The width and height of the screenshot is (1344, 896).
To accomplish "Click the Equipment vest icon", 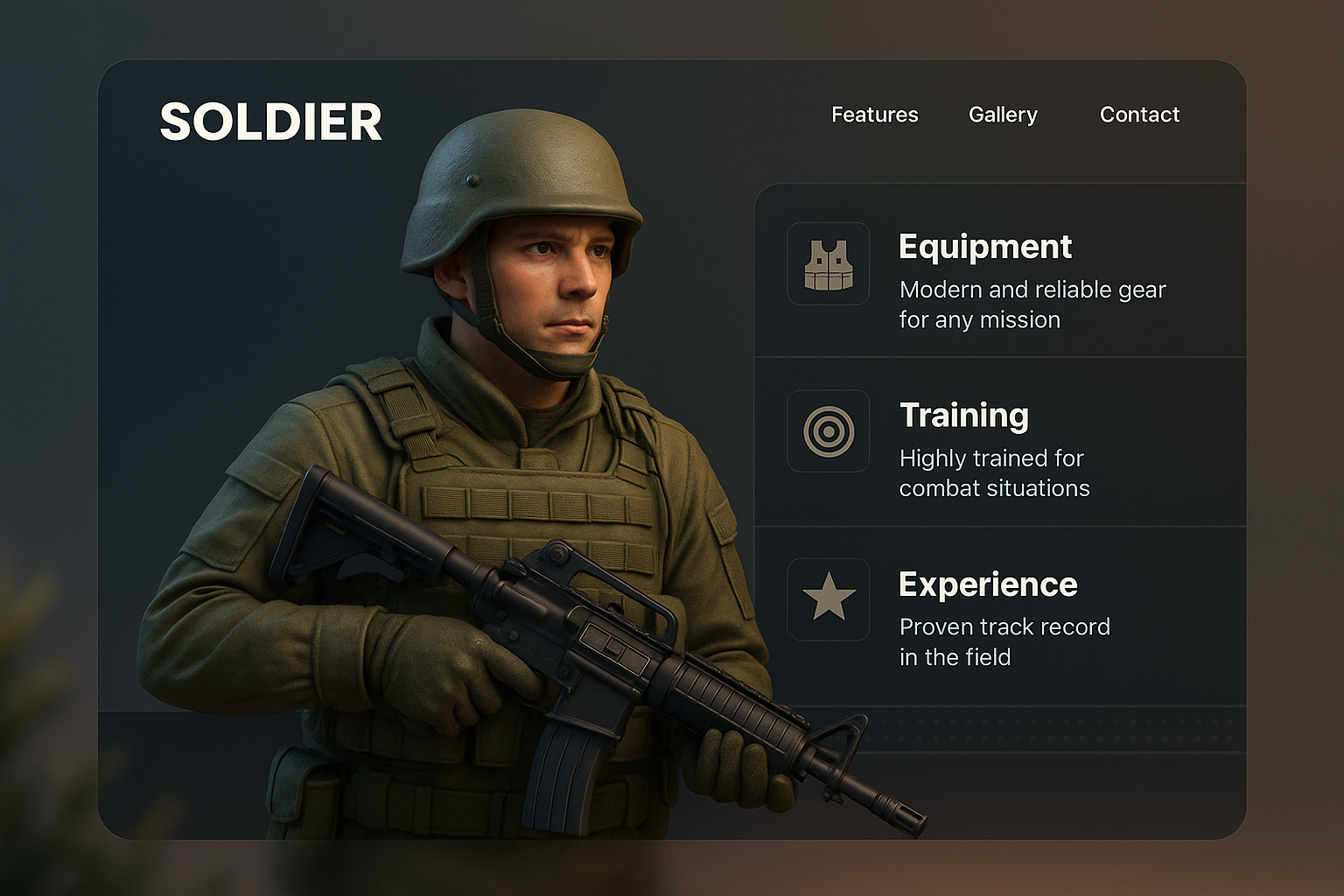I will click(x=828, y=263).
